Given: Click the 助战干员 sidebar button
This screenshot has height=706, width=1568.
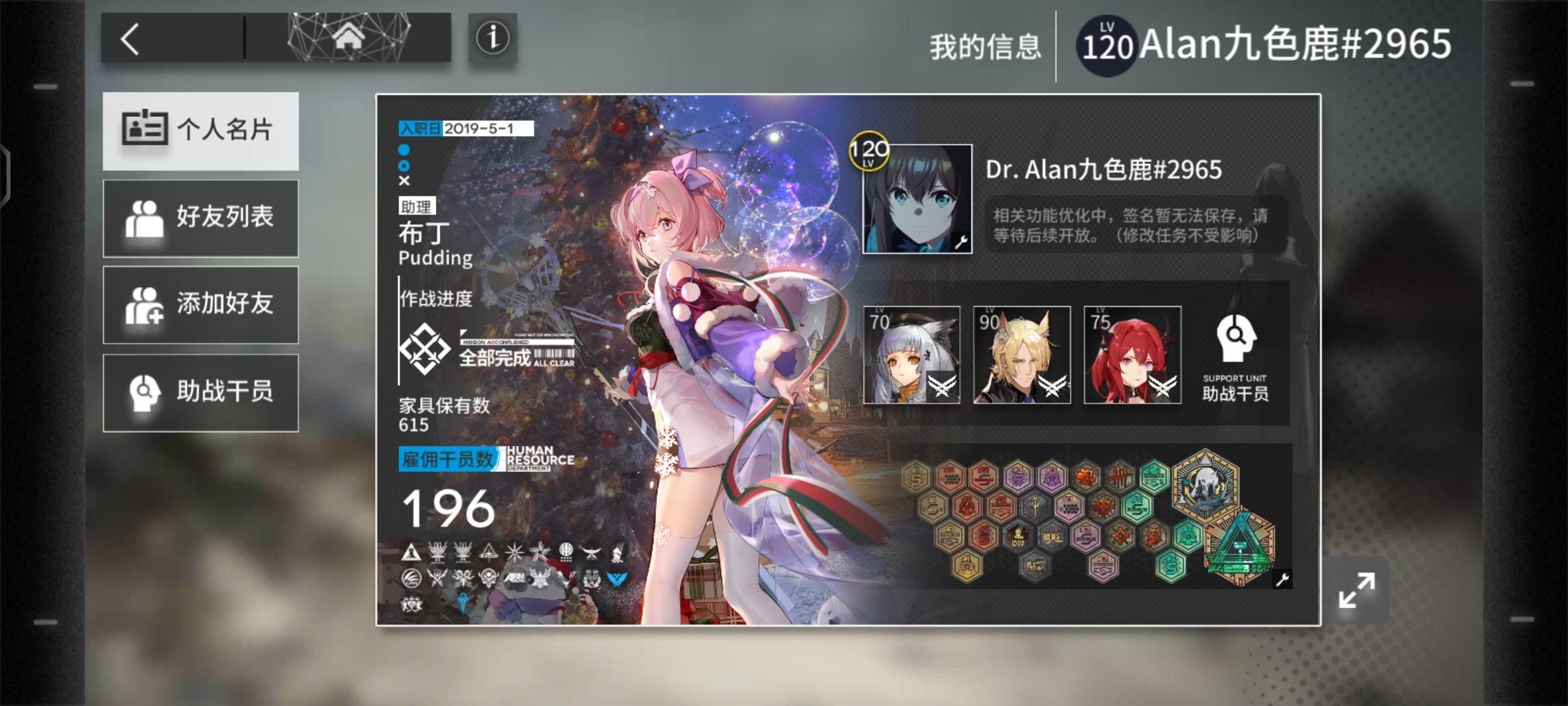Looking at the screenshot, I should click(201, 392).
